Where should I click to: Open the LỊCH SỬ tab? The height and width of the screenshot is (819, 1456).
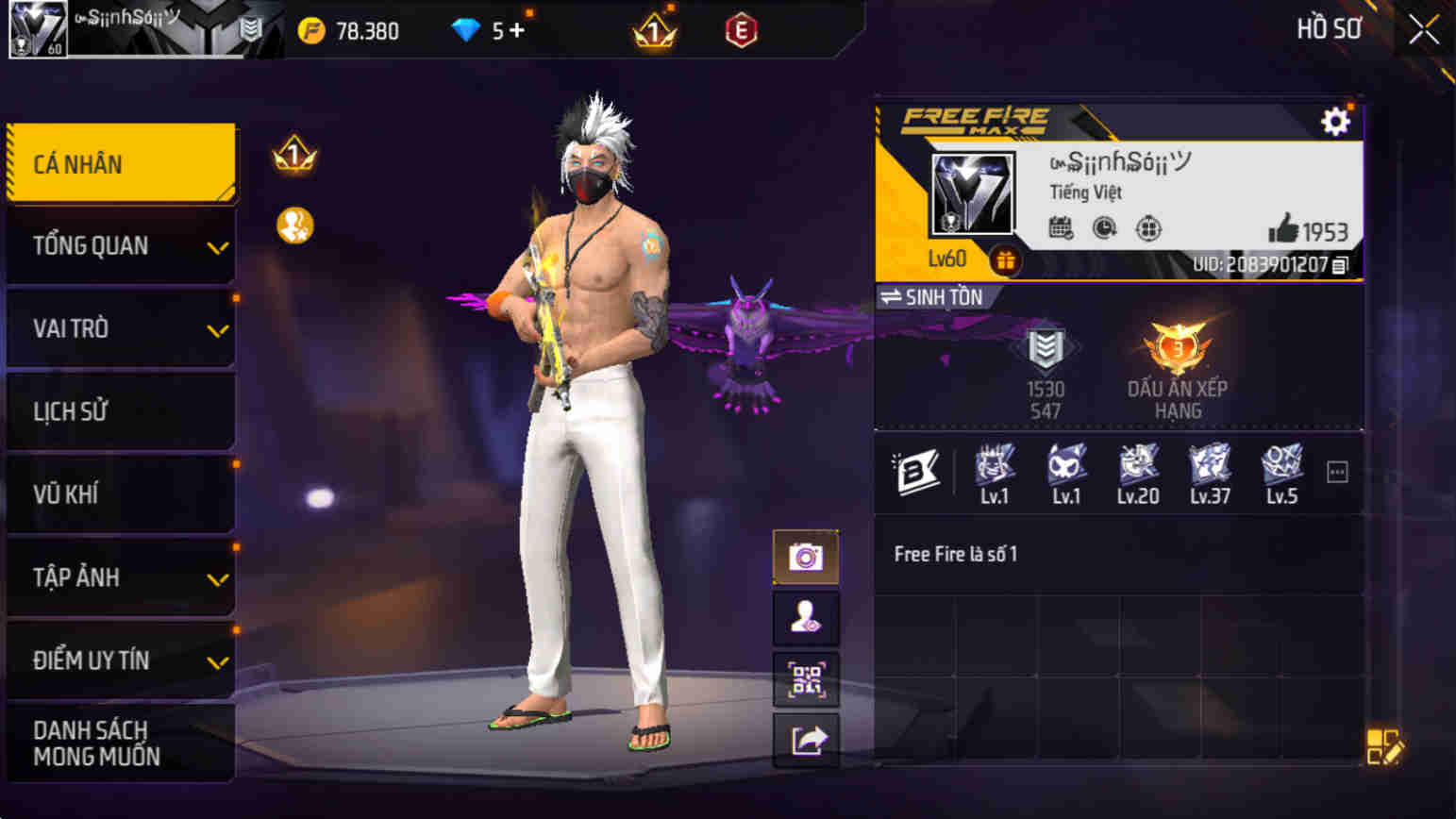coord(120,411)
